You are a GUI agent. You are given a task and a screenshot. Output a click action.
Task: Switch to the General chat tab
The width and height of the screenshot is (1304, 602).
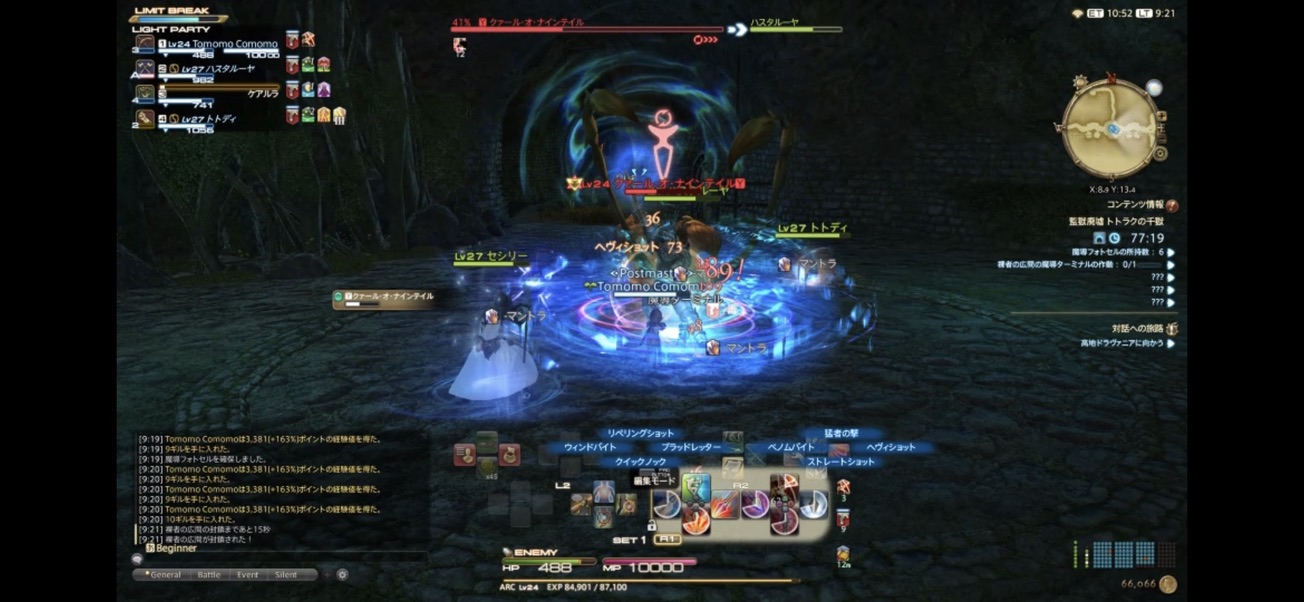coord(164,575)
